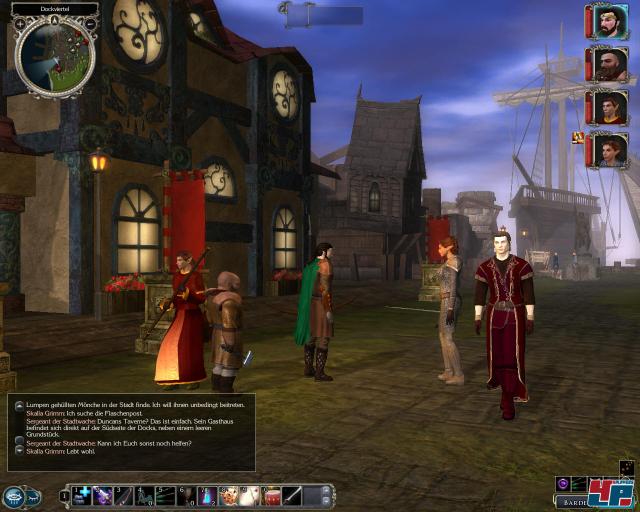Select the bearded dwarf party portrait
This screenshot has height=512, width=640.
pyautogui.click(x=608, y=64)
